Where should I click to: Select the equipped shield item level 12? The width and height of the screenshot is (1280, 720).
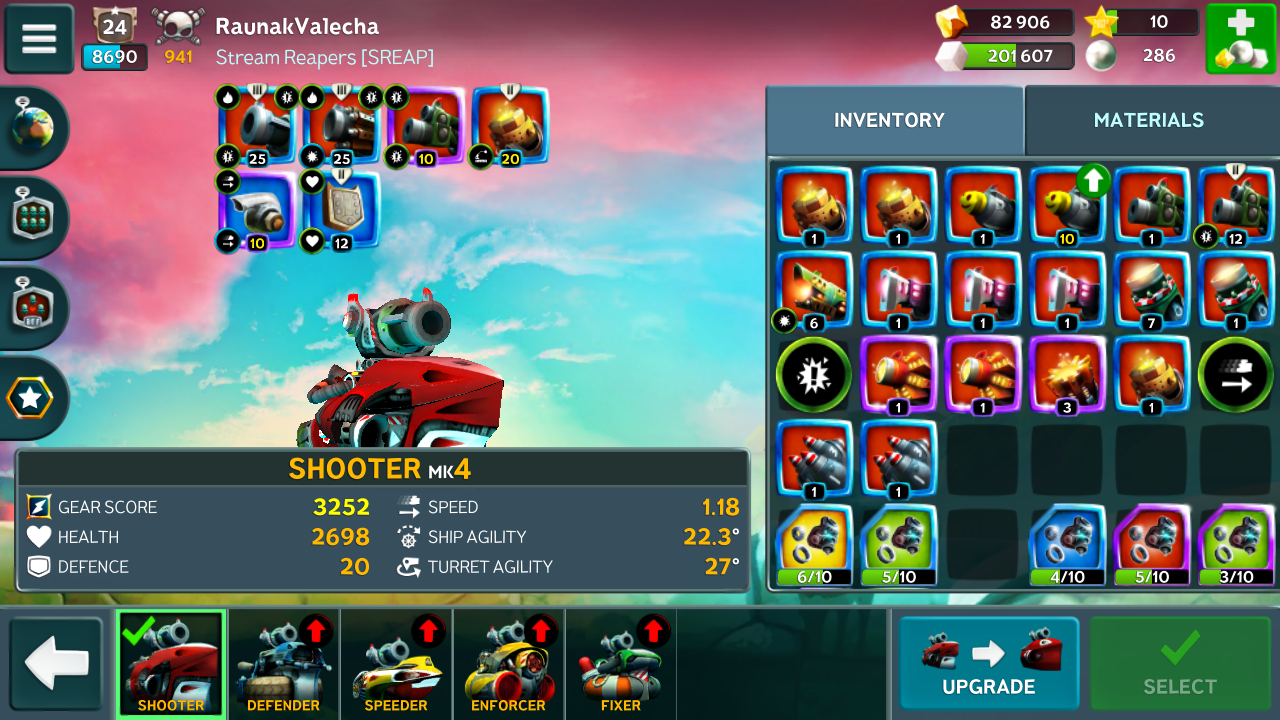tap(341, 210)
